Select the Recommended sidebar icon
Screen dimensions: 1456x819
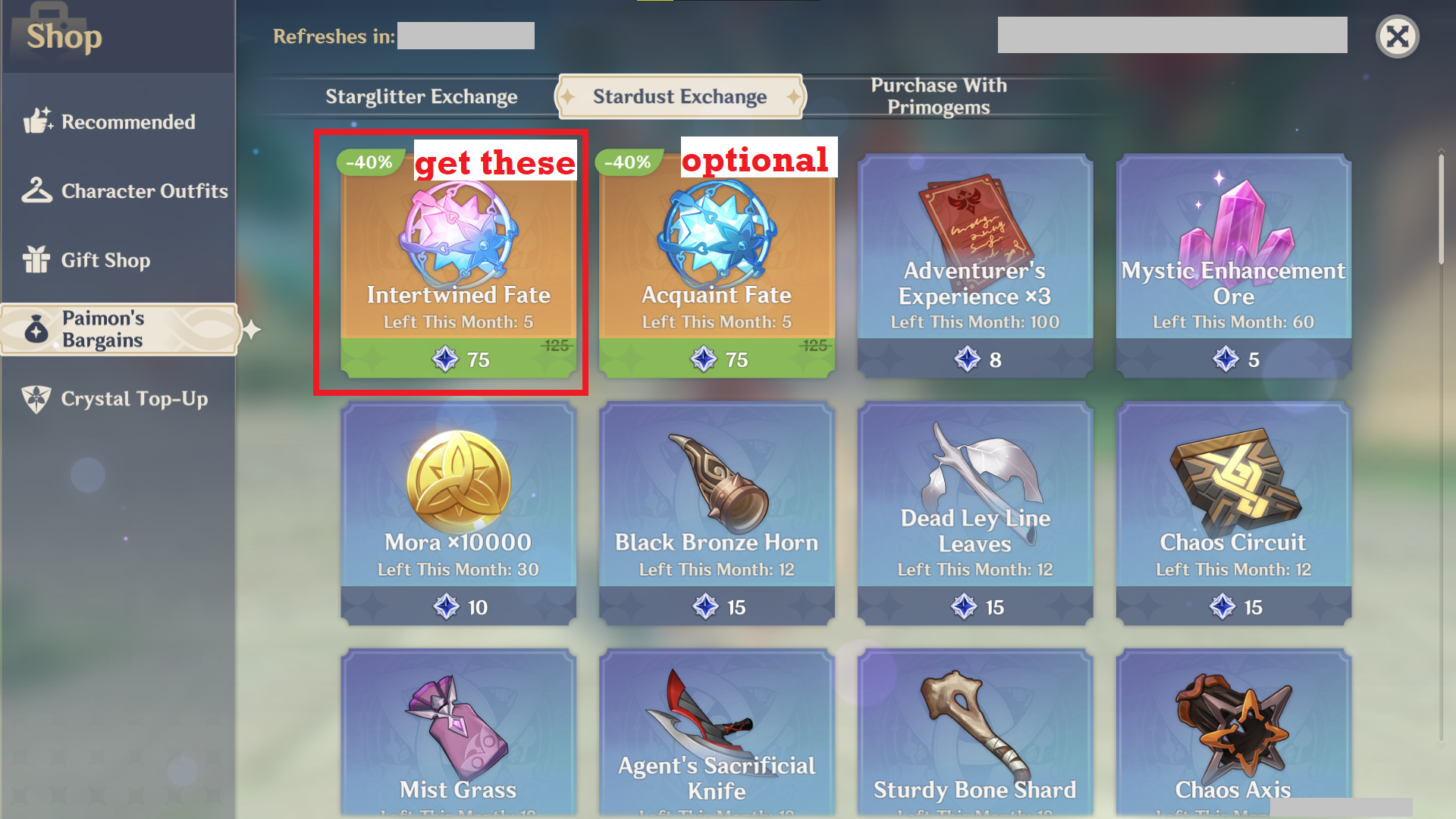click(38, 121)
